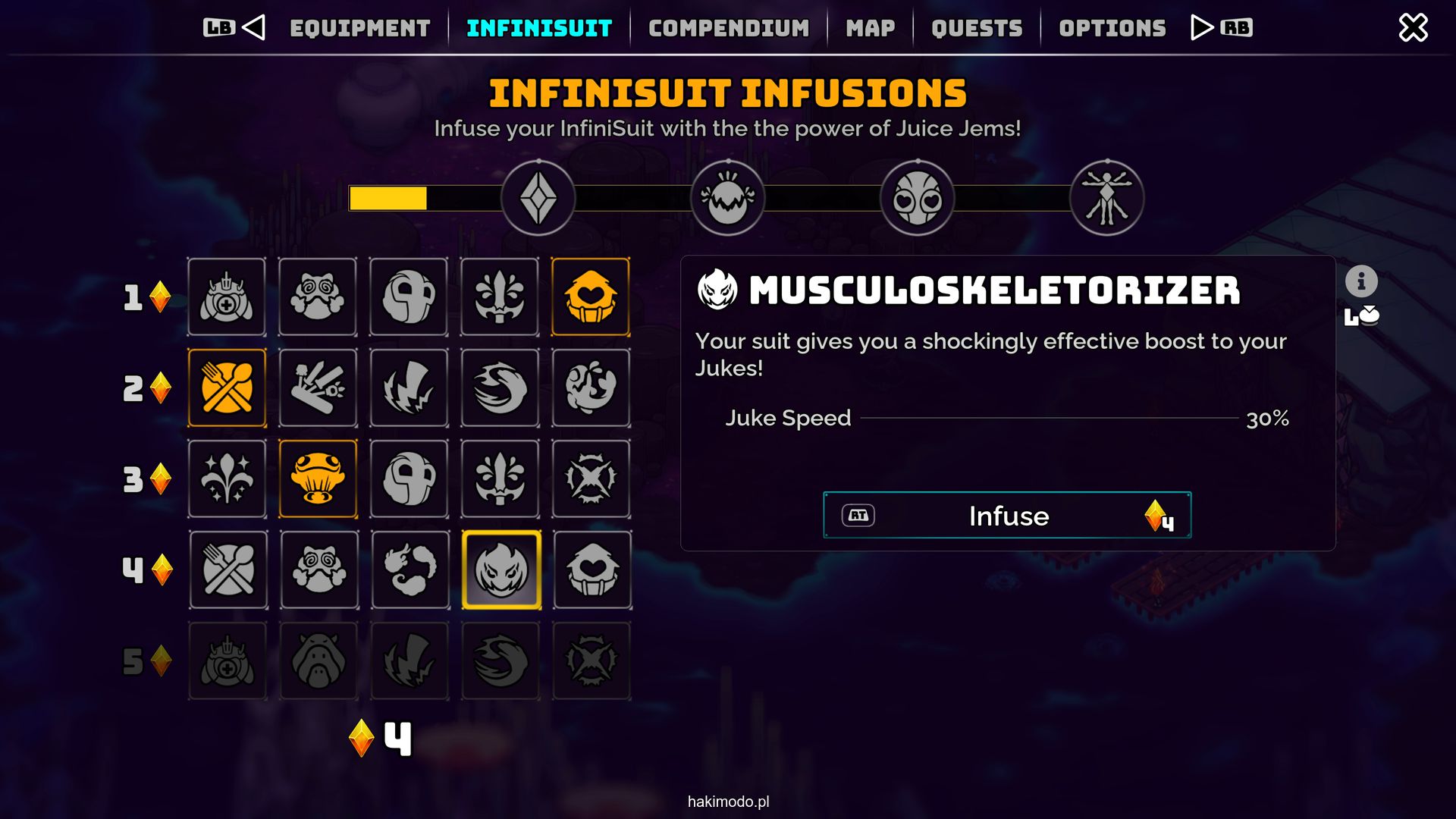Open the Compendium tab
1456x819 pixels.
click(729, 29)
